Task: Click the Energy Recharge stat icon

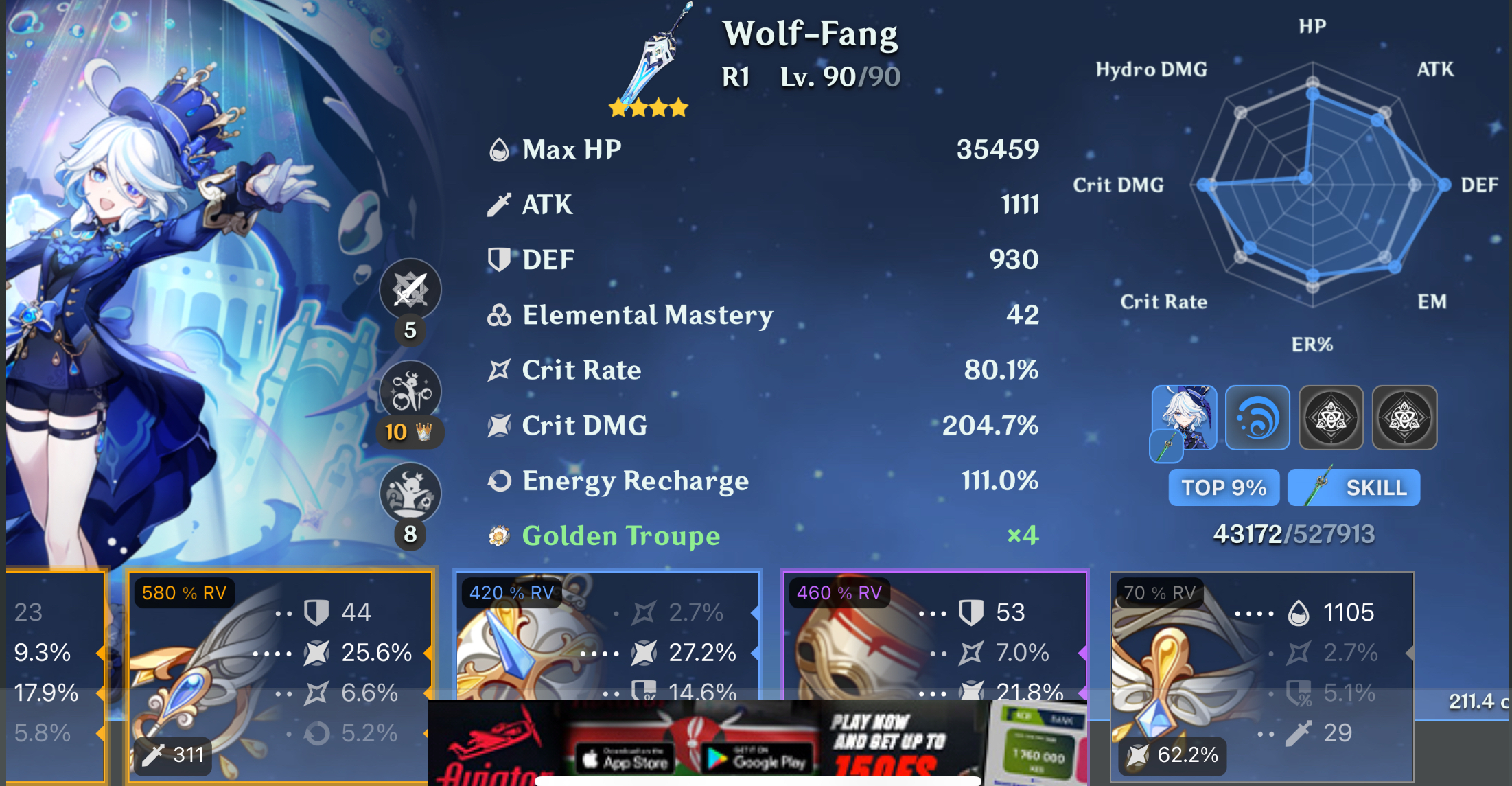Action: 500,481
